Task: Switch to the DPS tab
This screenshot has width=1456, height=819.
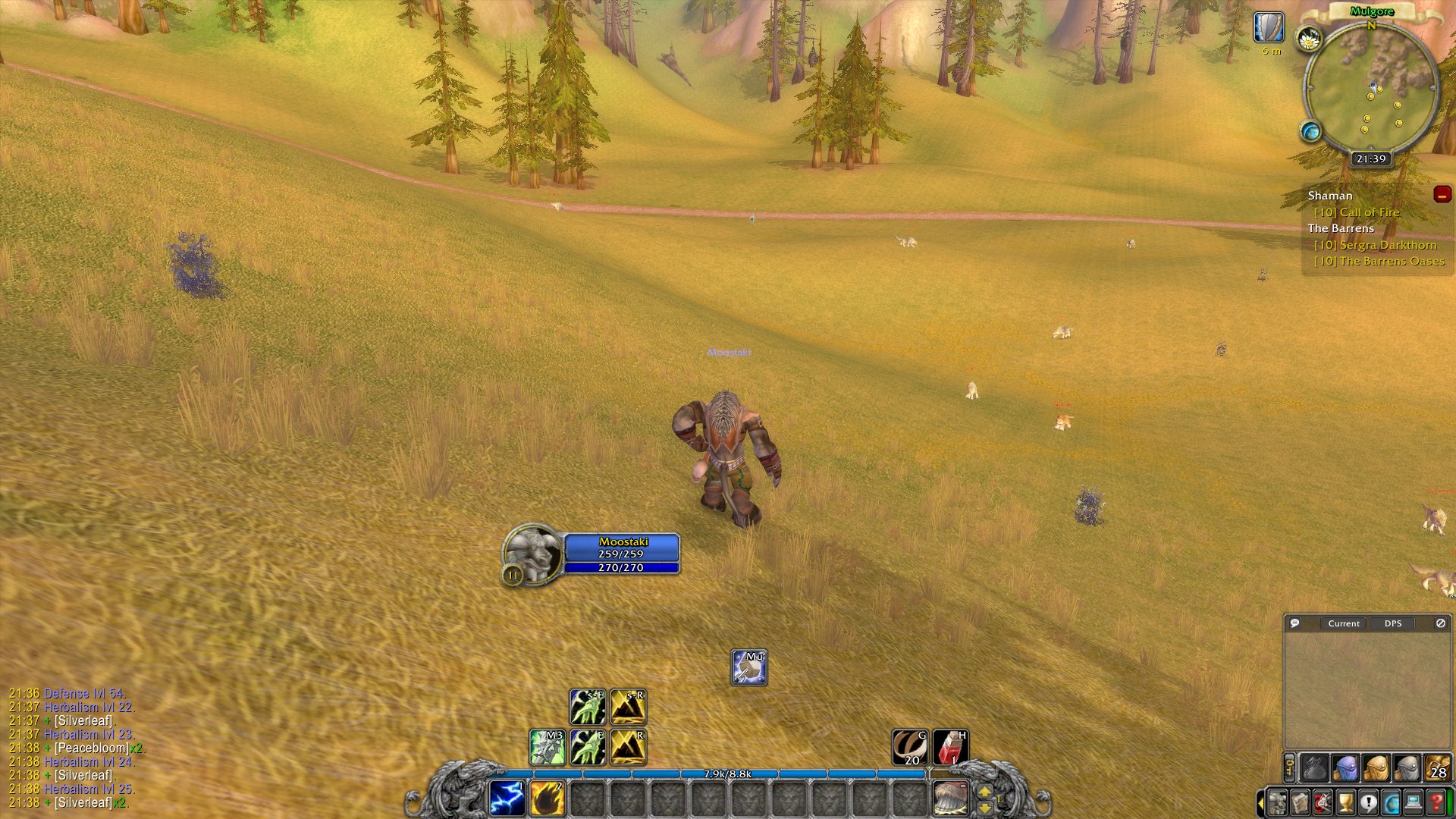Action: click(1393, 623)
